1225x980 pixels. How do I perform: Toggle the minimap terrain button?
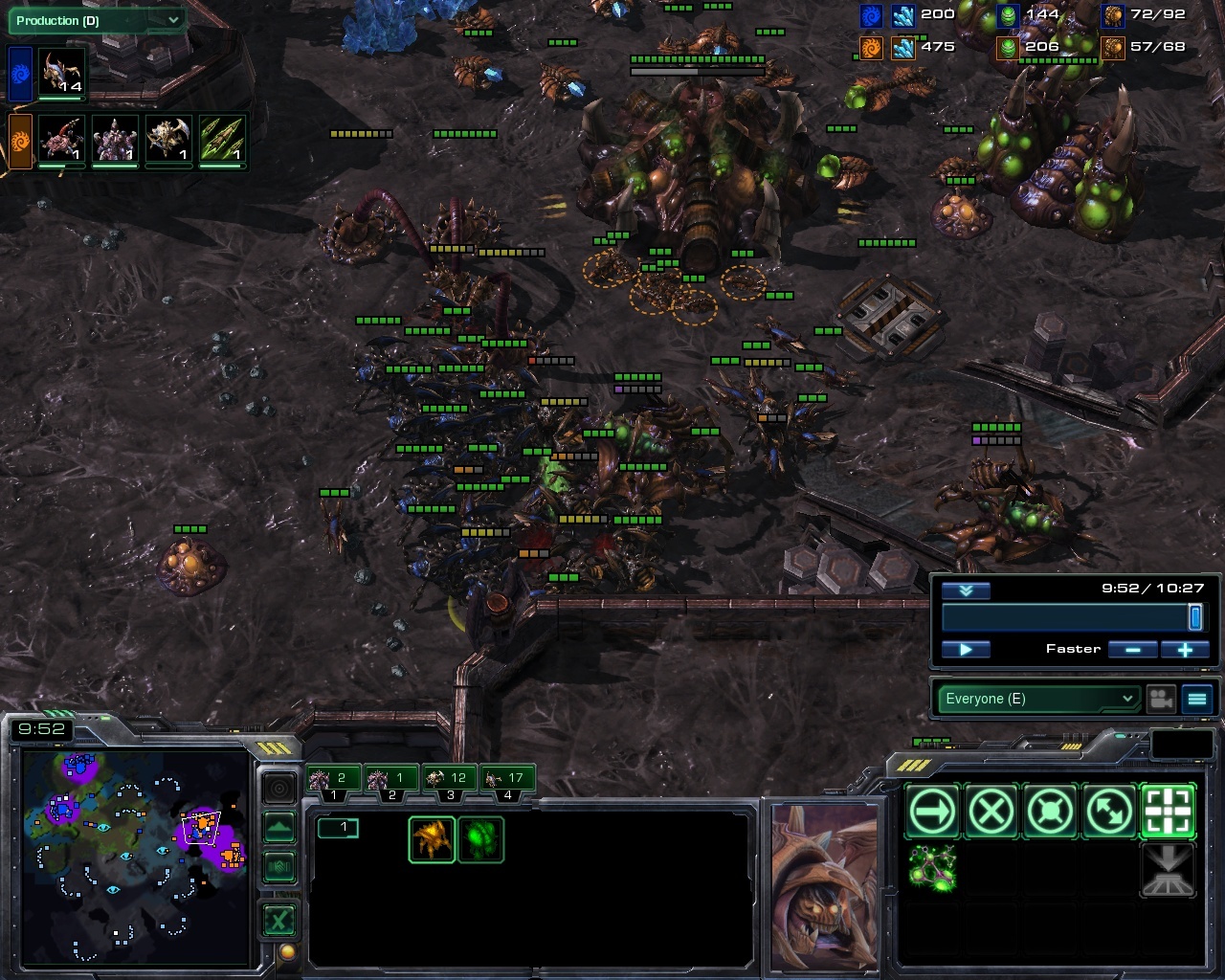278,827
